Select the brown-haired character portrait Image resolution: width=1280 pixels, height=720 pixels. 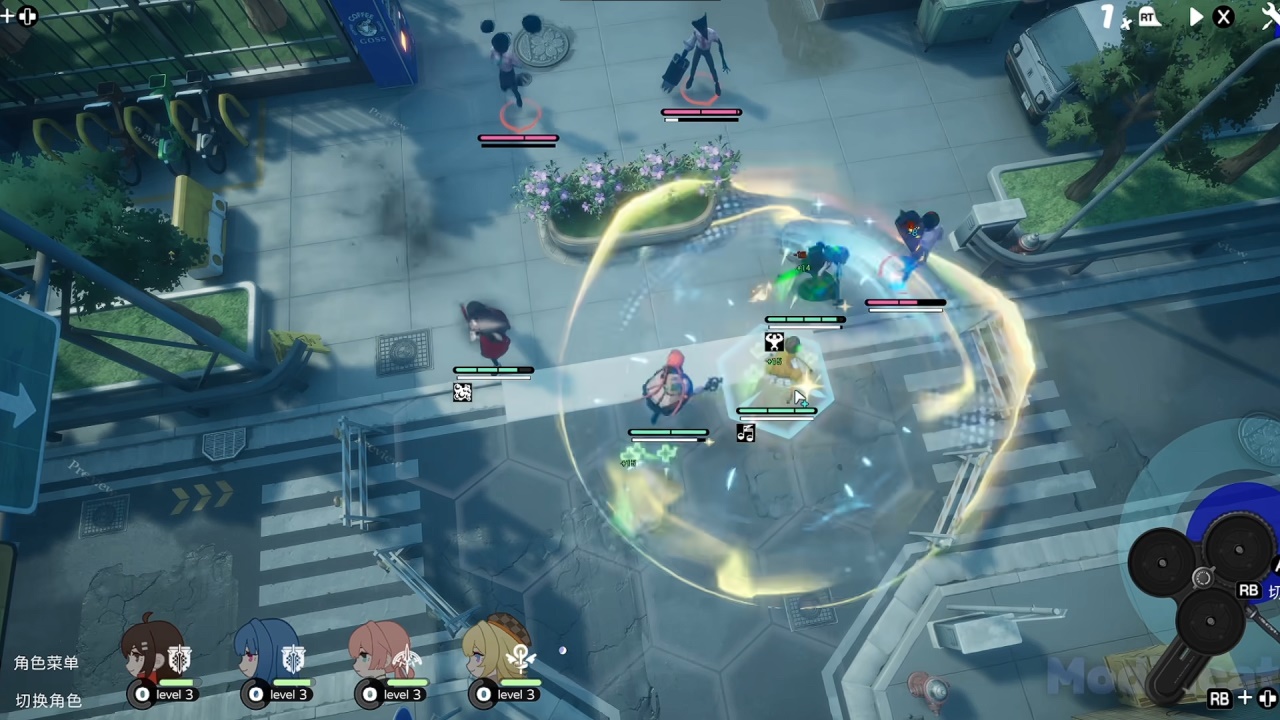(x=151, y=648)
